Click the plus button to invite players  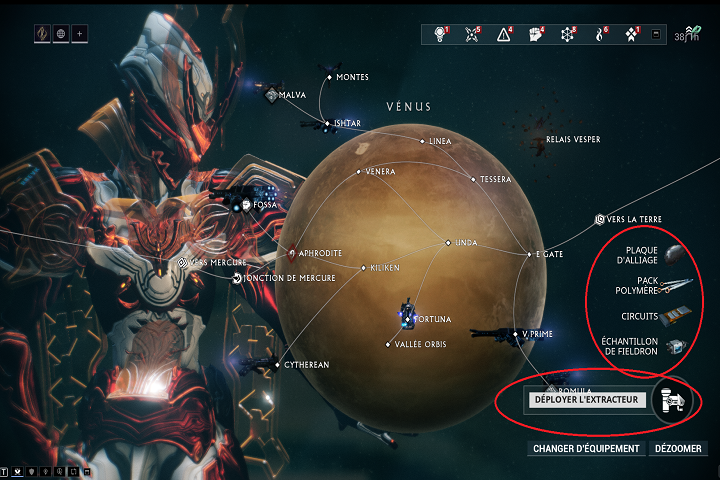tap(79, 33)
